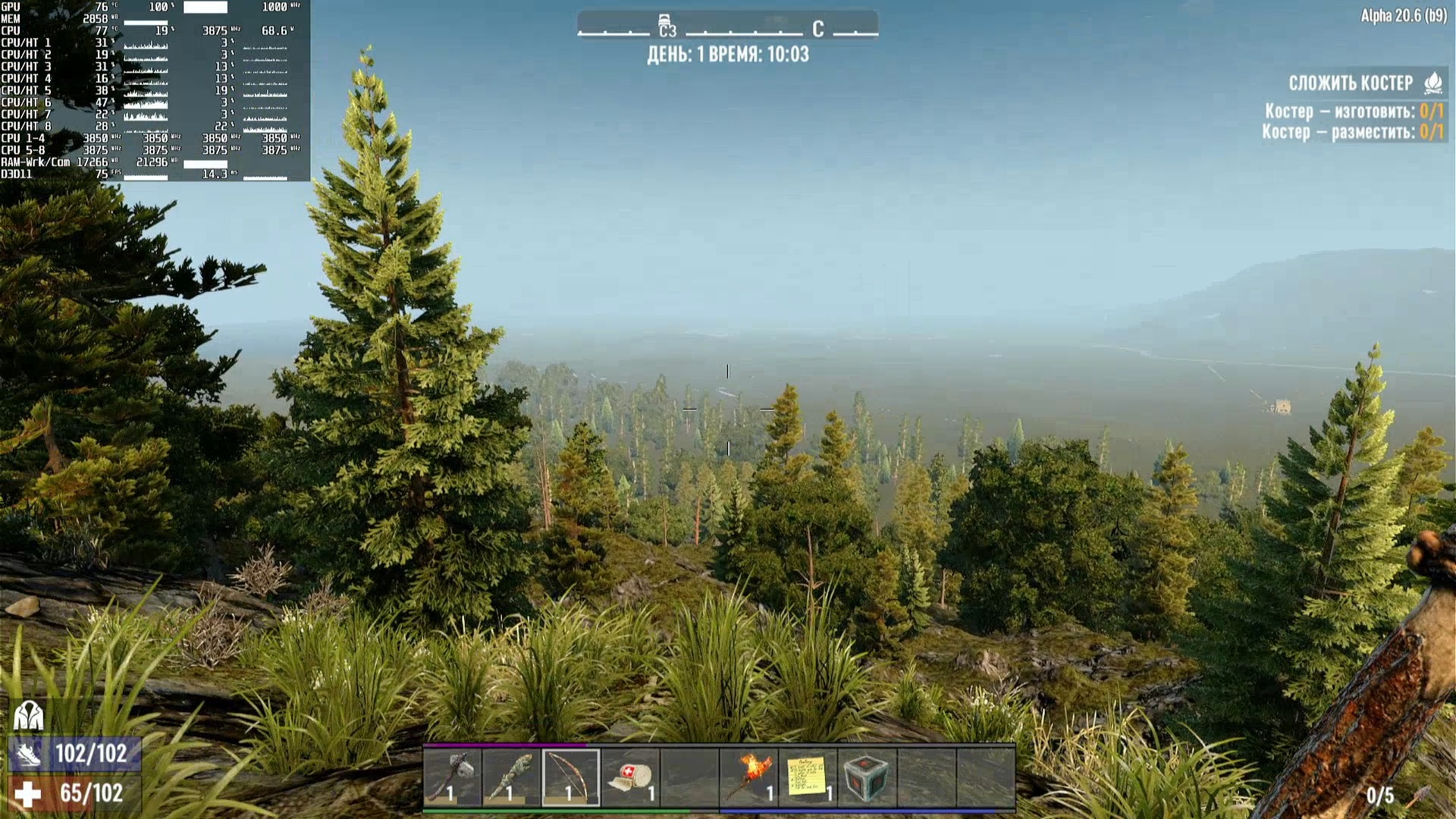1456x819 pixels.
Task: Select the stone axe hotbar slot
Action: (x=453, y=777)
